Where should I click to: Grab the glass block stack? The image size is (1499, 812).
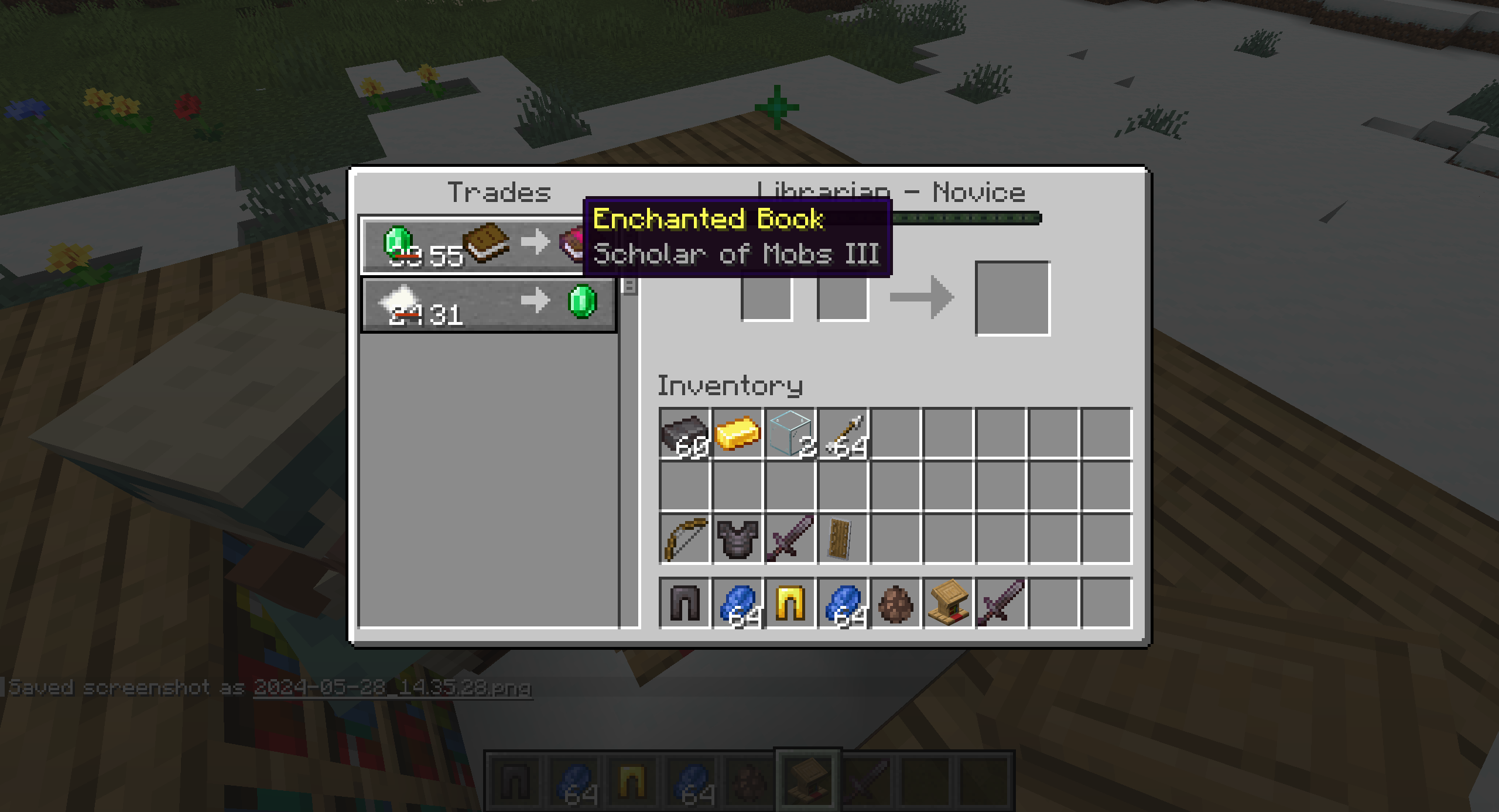coord(789,434)
